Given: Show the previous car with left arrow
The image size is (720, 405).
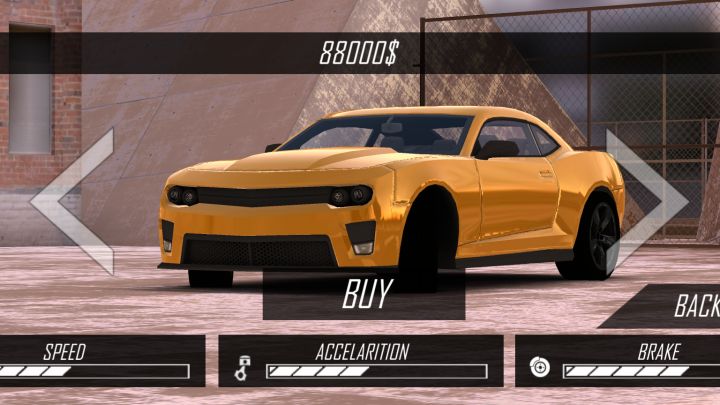Looking at the screenshot, I should tap(72, 201).
